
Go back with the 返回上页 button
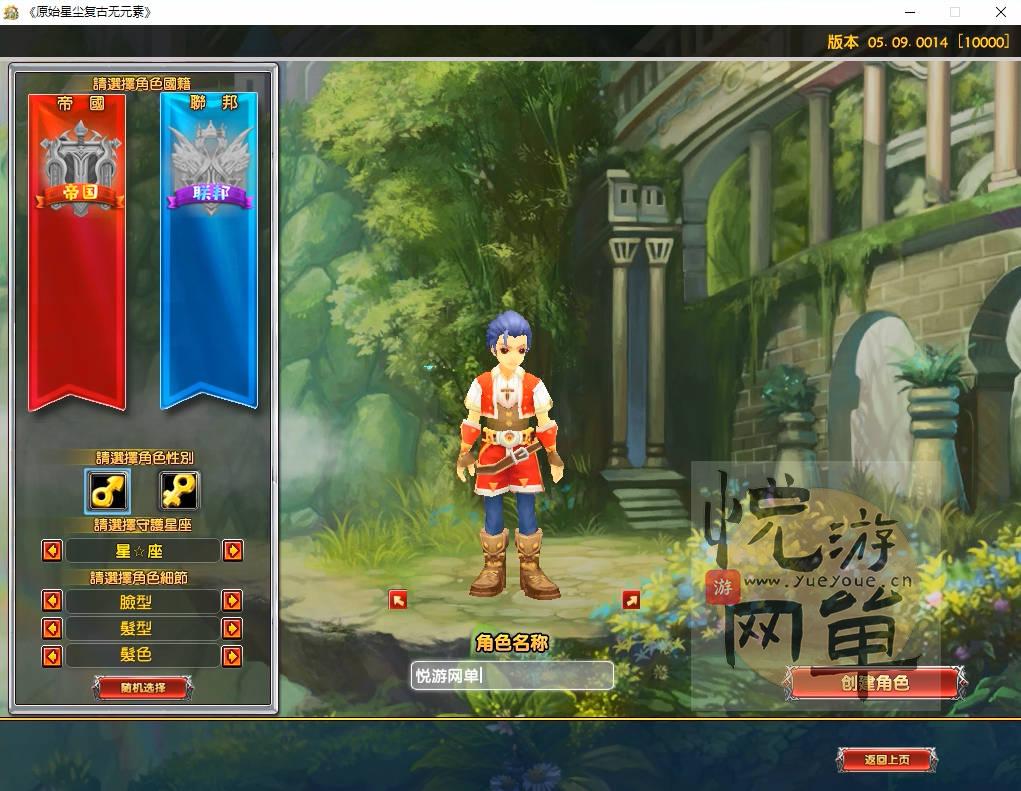pyautogui.click(x=887, y=760)
